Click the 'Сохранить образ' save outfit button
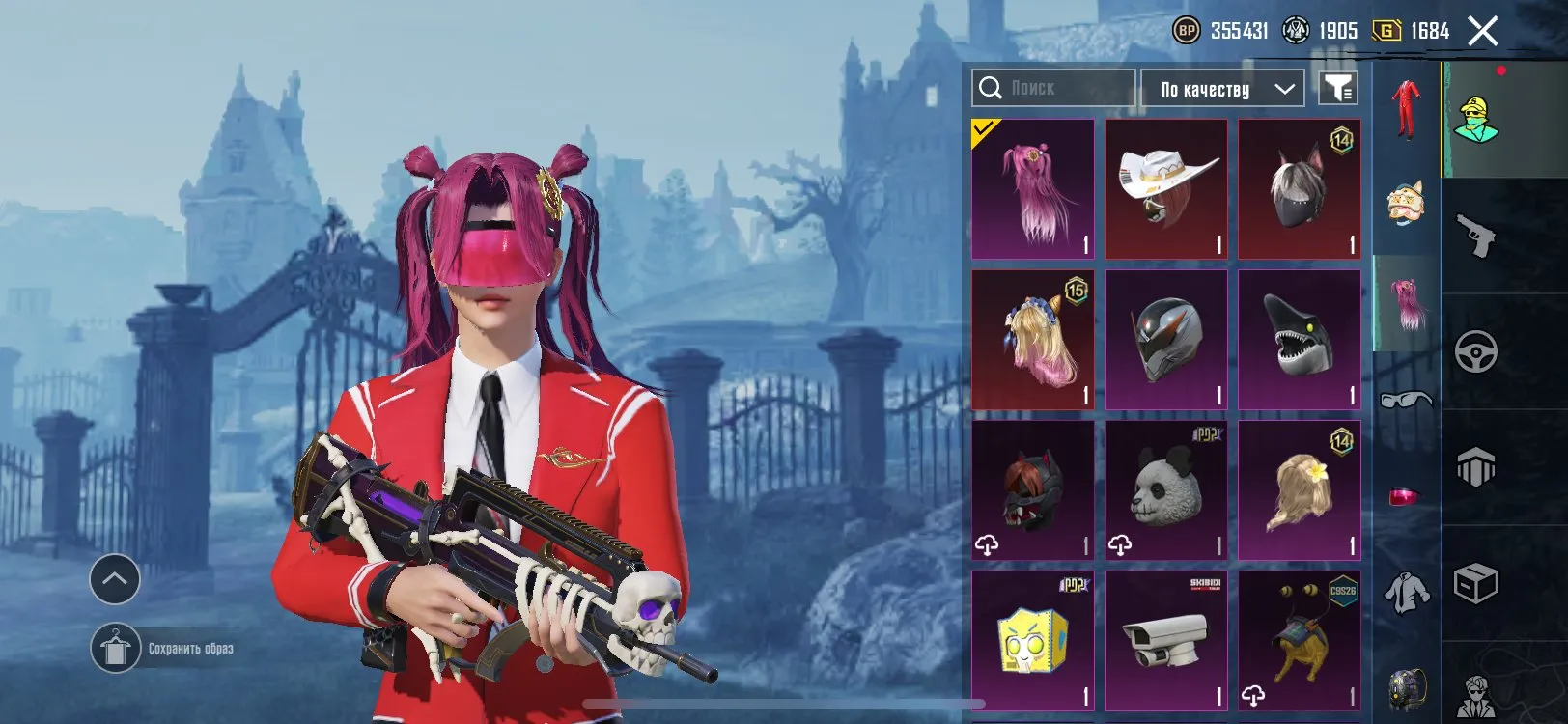The width and height of the screenshot is (1568, 724). point(170,648)
